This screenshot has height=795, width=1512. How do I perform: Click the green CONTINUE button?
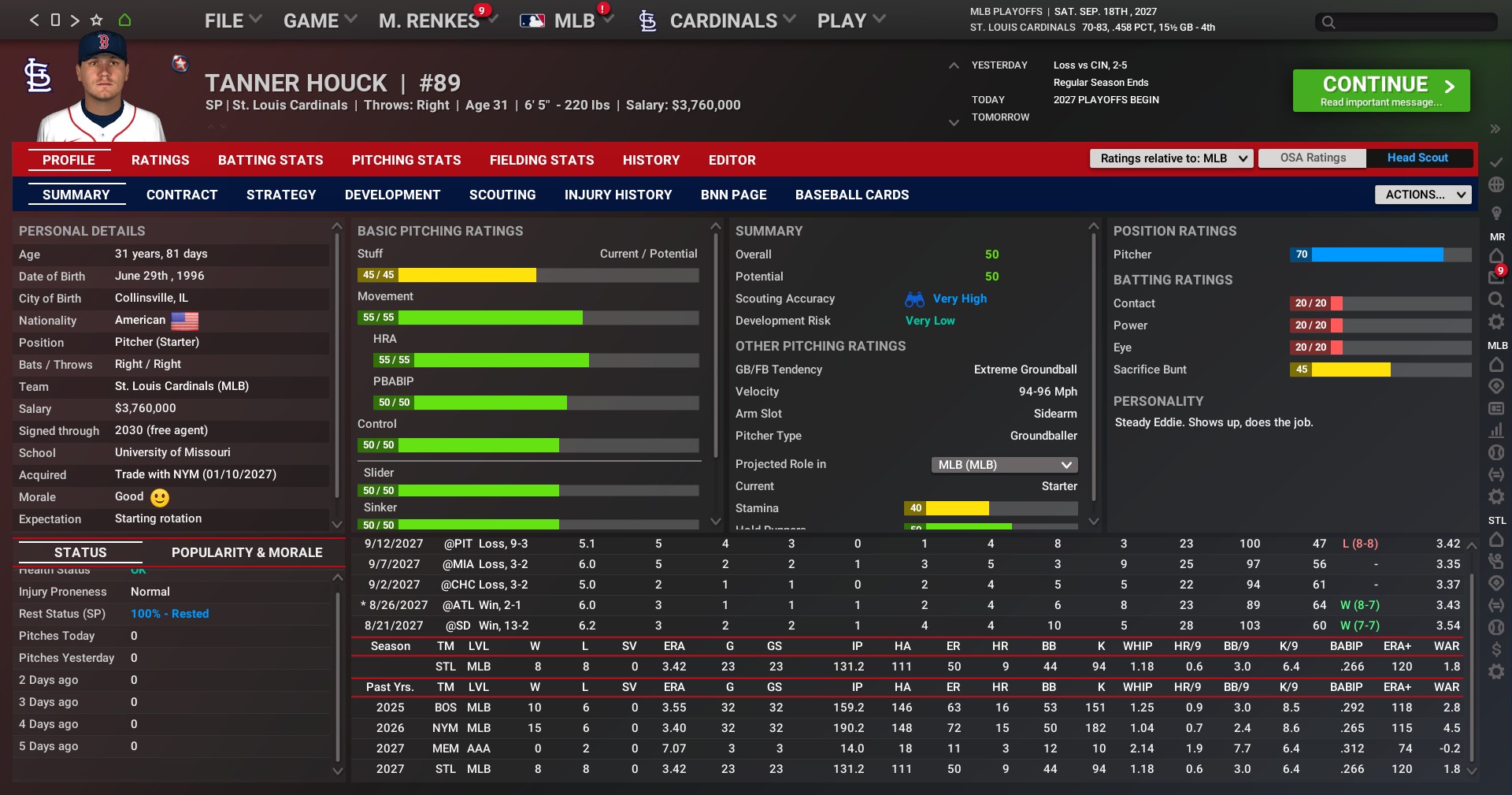(1380, 91)
